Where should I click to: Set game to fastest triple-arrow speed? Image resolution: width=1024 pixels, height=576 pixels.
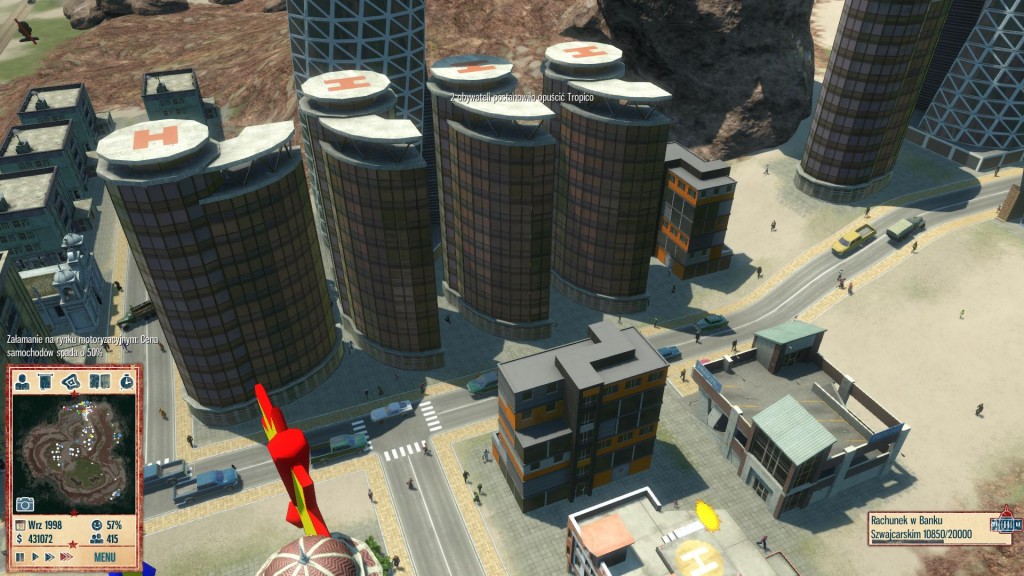click(x=68, y=556)
